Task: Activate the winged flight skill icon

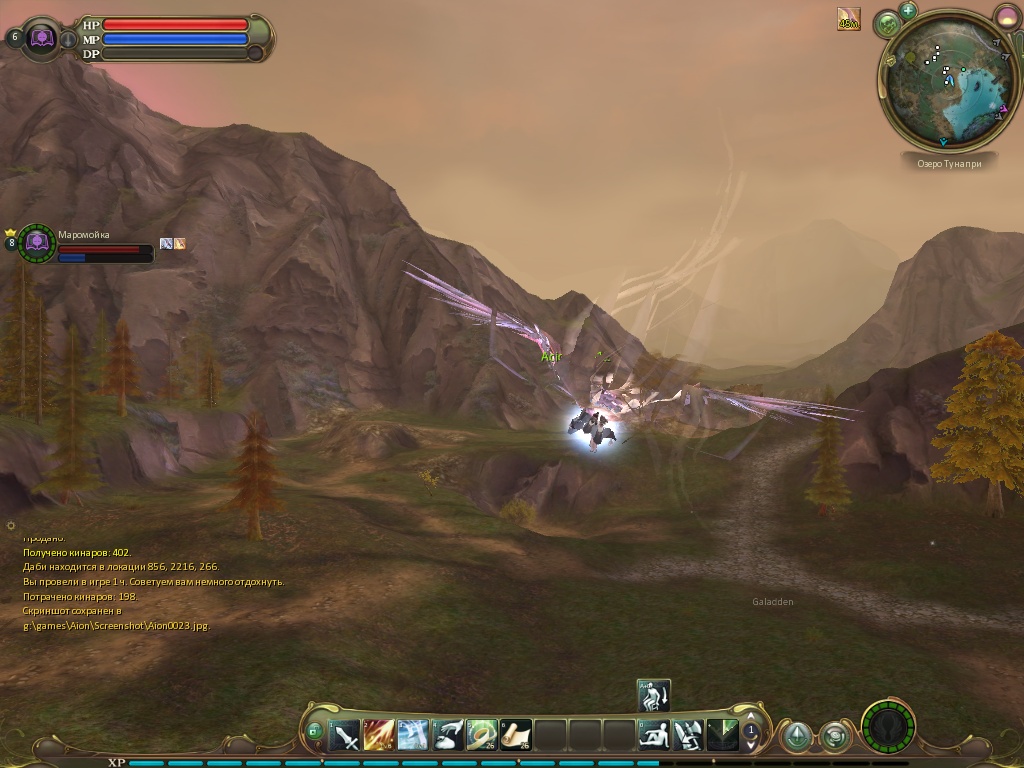Action: (688, 736)
